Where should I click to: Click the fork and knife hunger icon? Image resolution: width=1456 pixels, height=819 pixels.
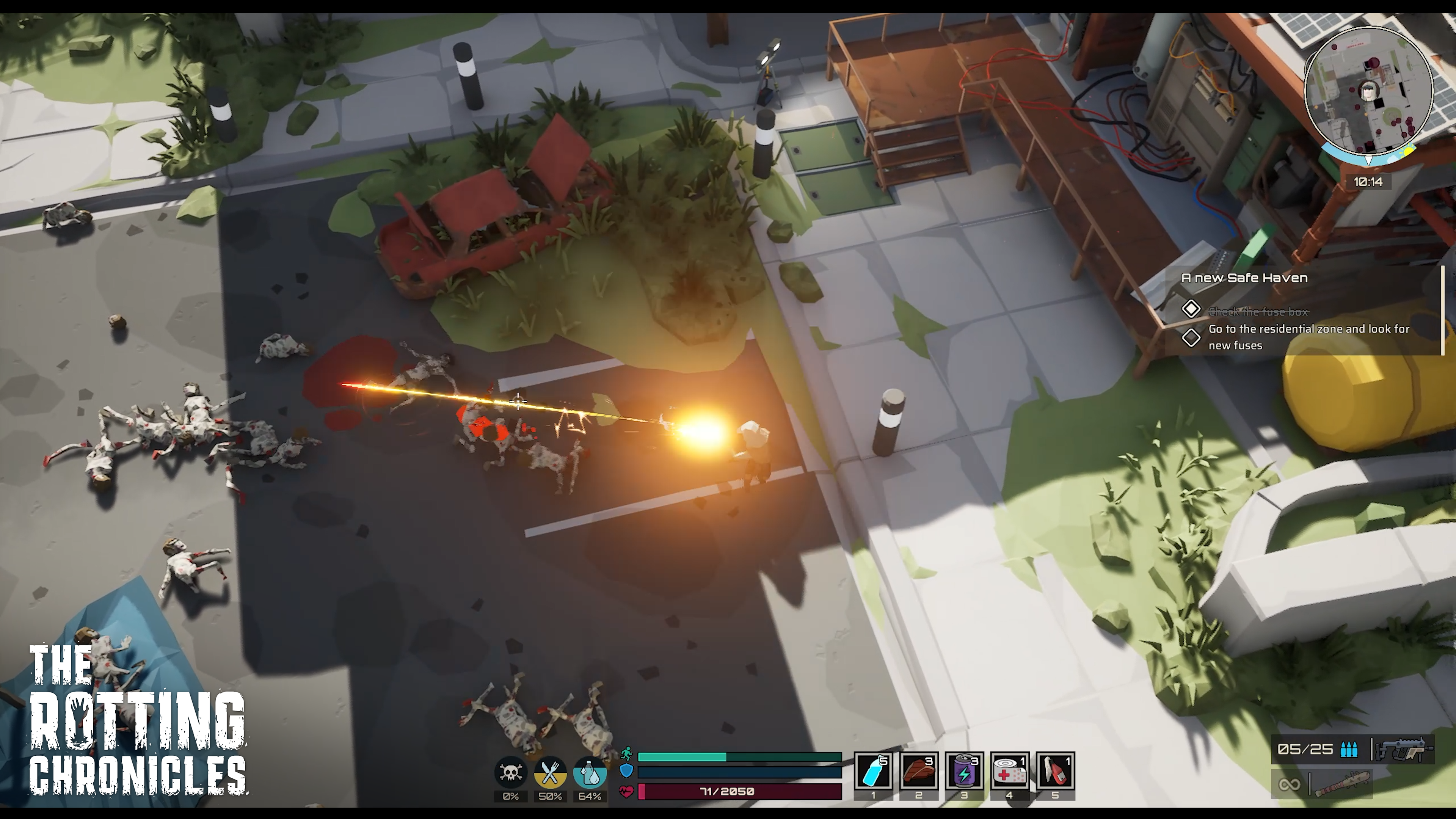(x=550, y=773)
